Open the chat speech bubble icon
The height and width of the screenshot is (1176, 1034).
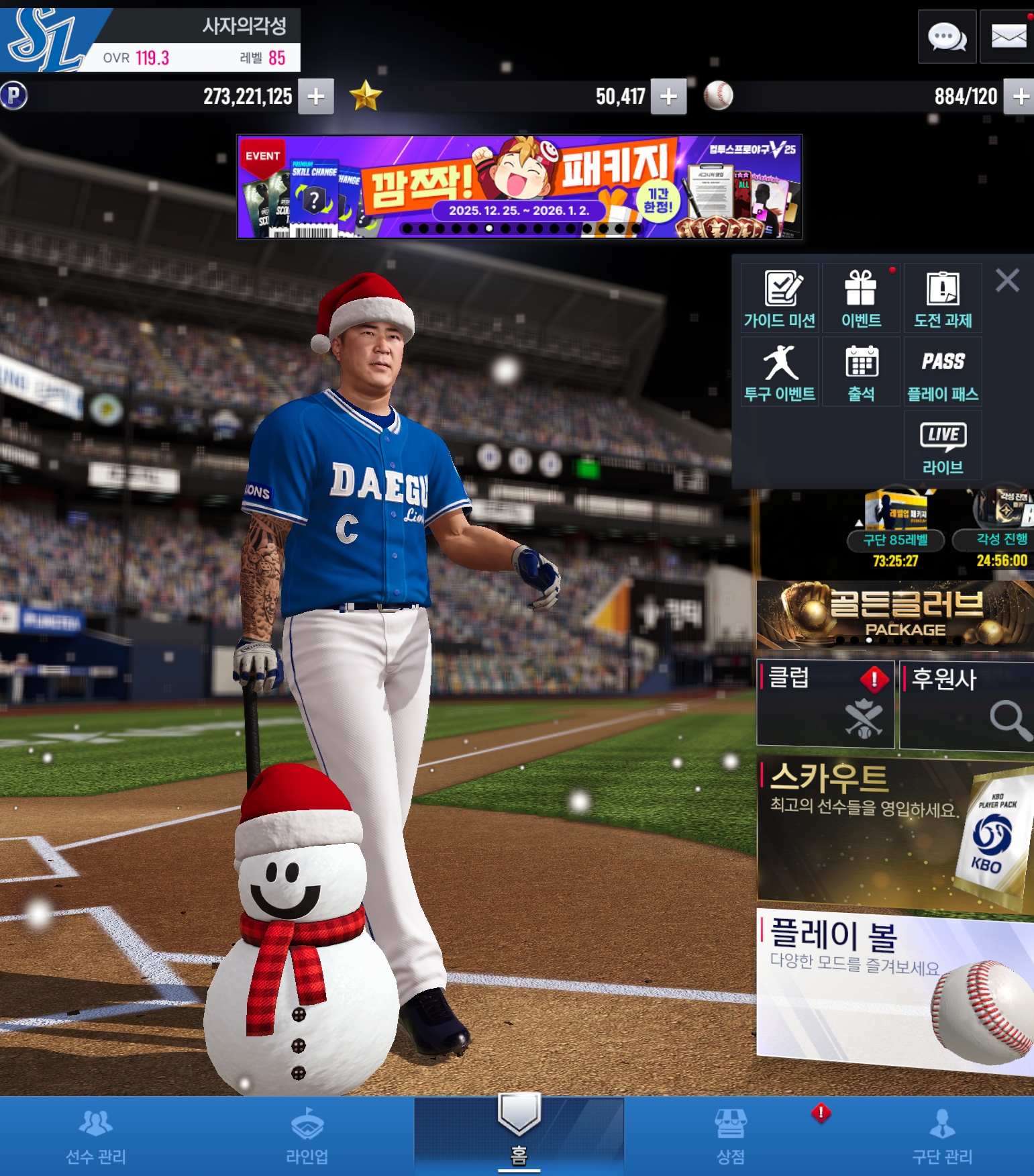(x=947, y=37)
